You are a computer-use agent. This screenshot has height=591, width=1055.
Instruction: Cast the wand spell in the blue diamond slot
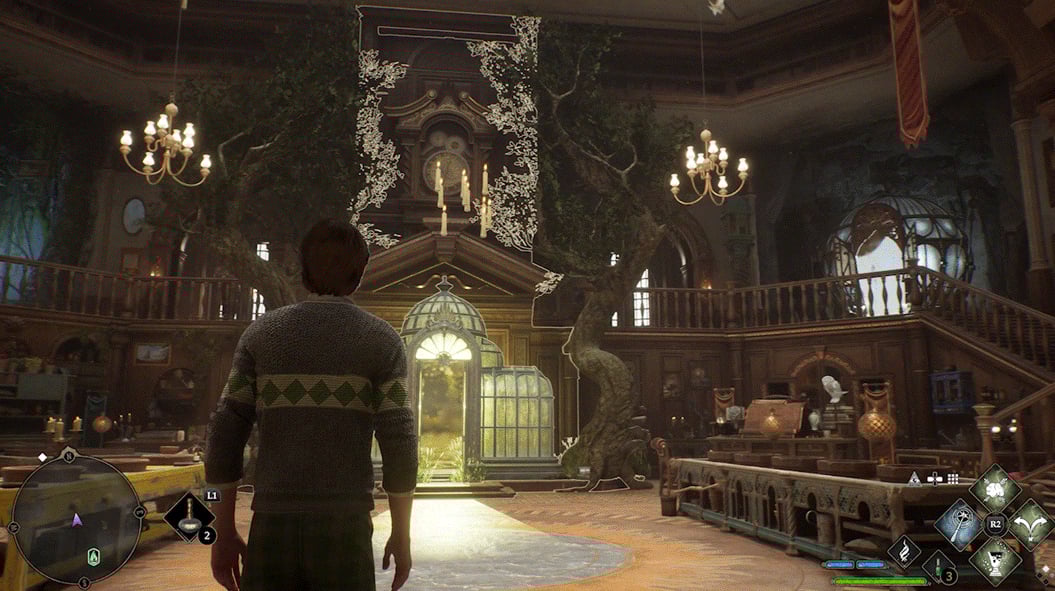tap(958, 524)
